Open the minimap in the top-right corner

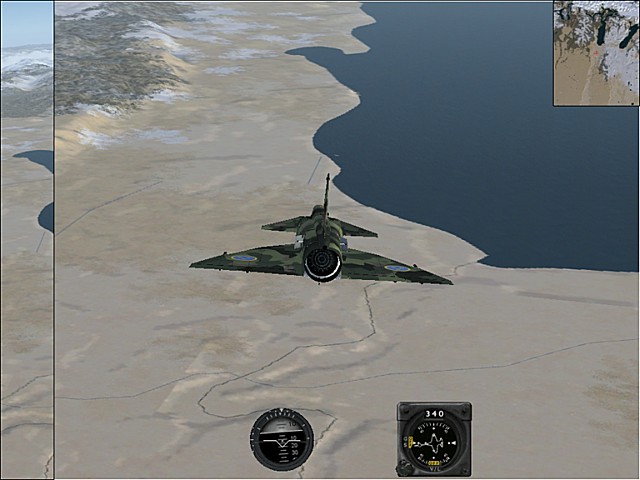click(596, 53)
